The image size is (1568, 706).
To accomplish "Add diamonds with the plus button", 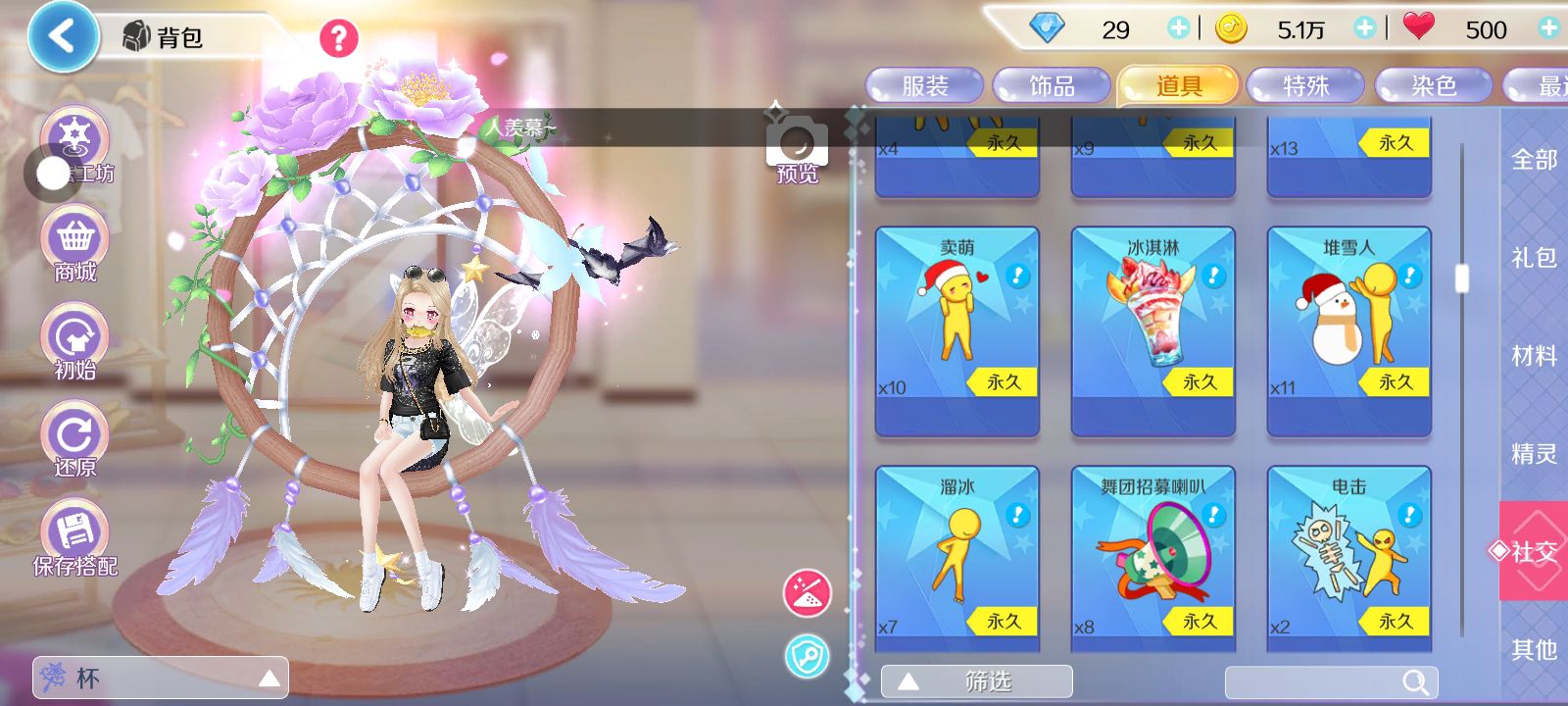I will pyautogui.click(x=1178, y=29).
